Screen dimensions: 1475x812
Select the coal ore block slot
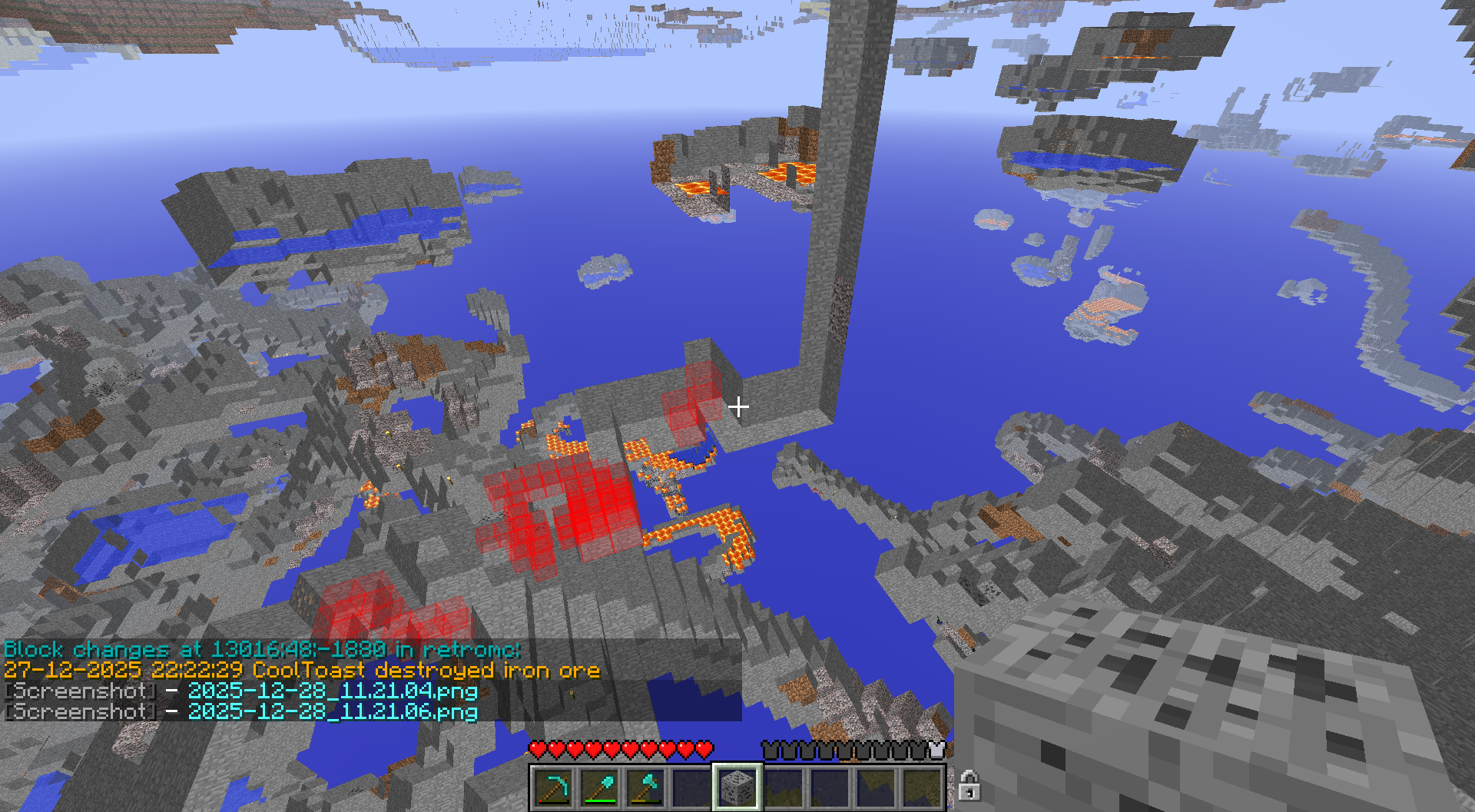737,787
